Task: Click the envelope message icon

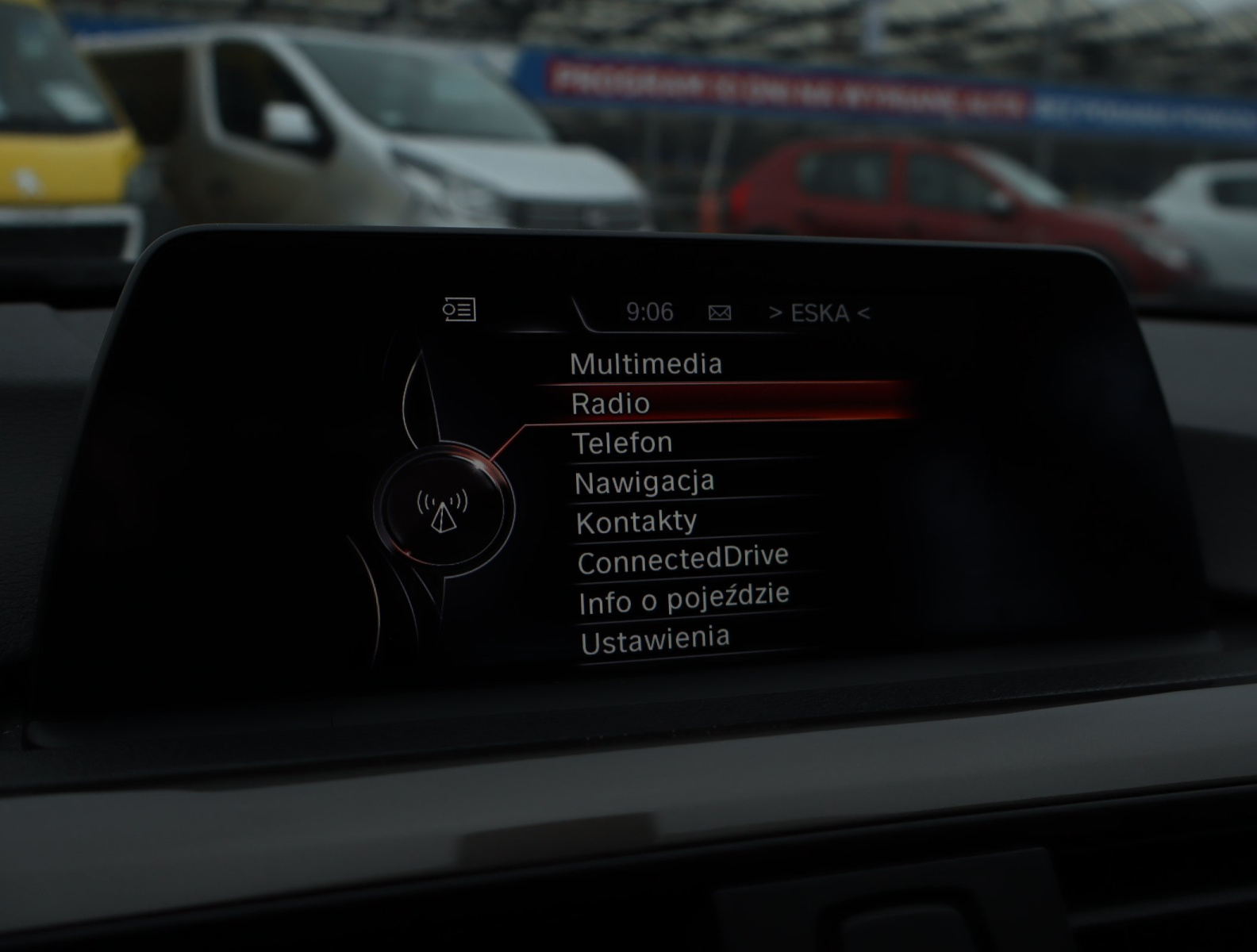Action: click(720, 313)
